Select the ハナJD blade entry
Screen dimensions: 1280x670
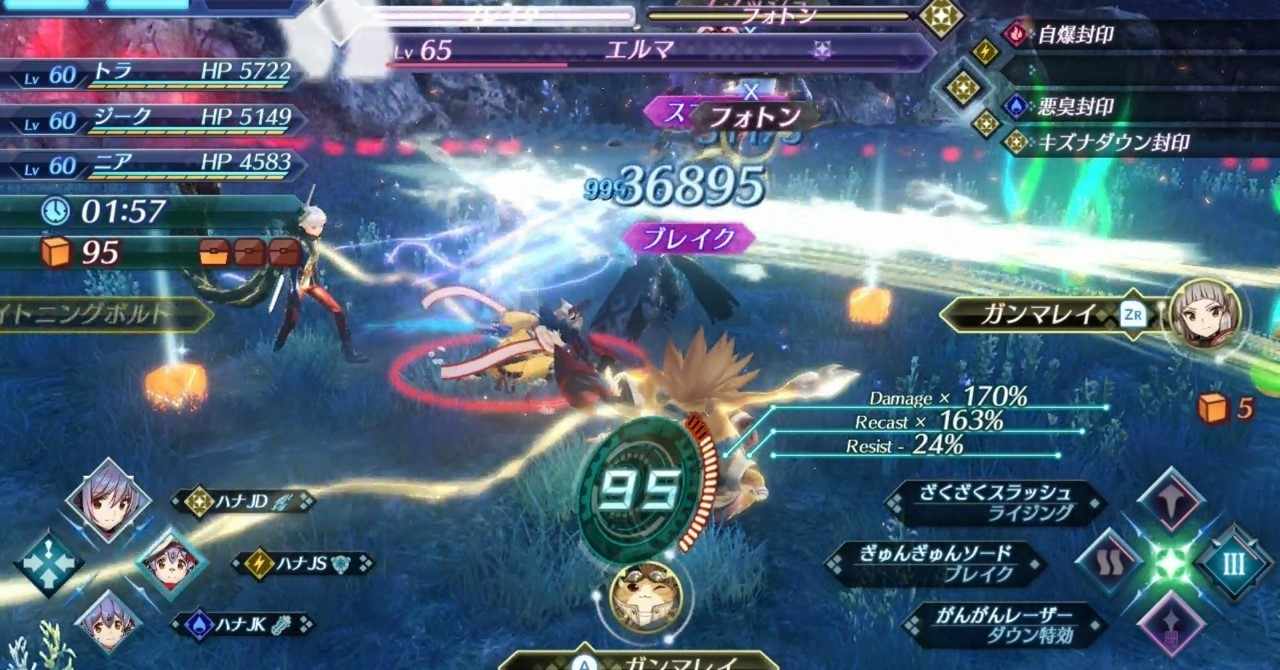point(242,501)
